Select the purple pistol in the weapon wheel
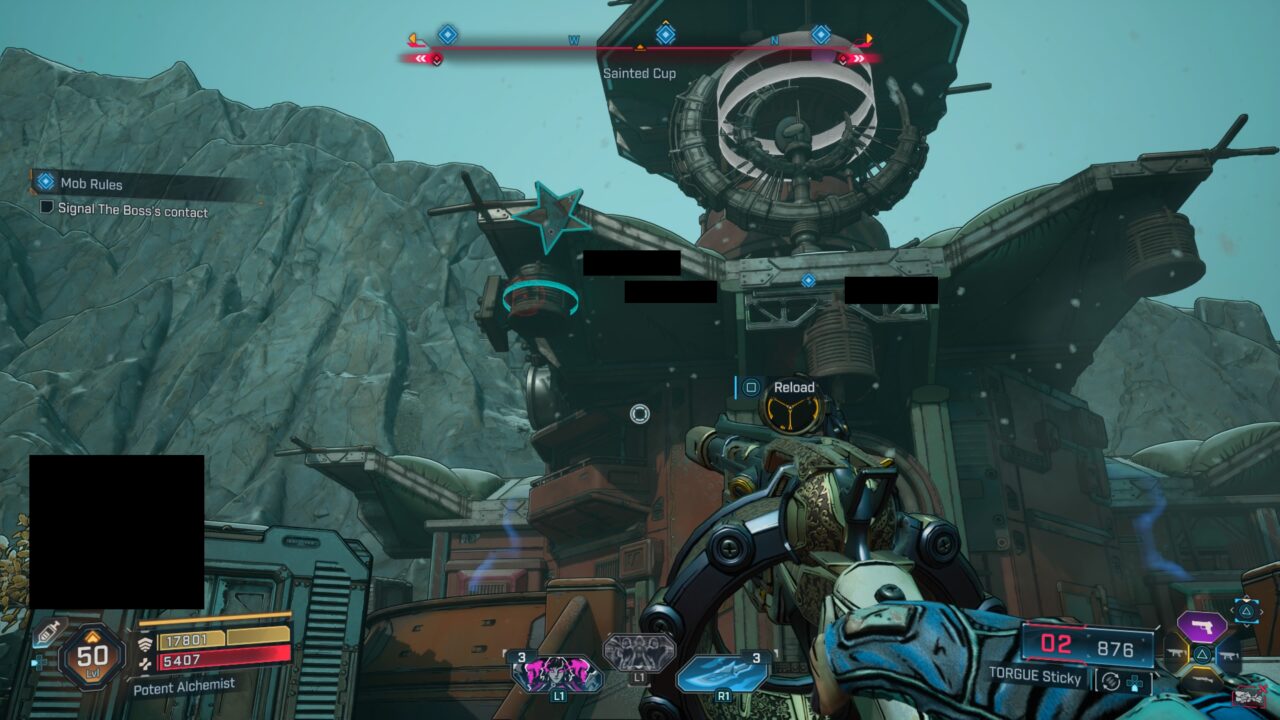This screenshot has height=720, width=1280. pyautogui.click(x=1201, y=625)
